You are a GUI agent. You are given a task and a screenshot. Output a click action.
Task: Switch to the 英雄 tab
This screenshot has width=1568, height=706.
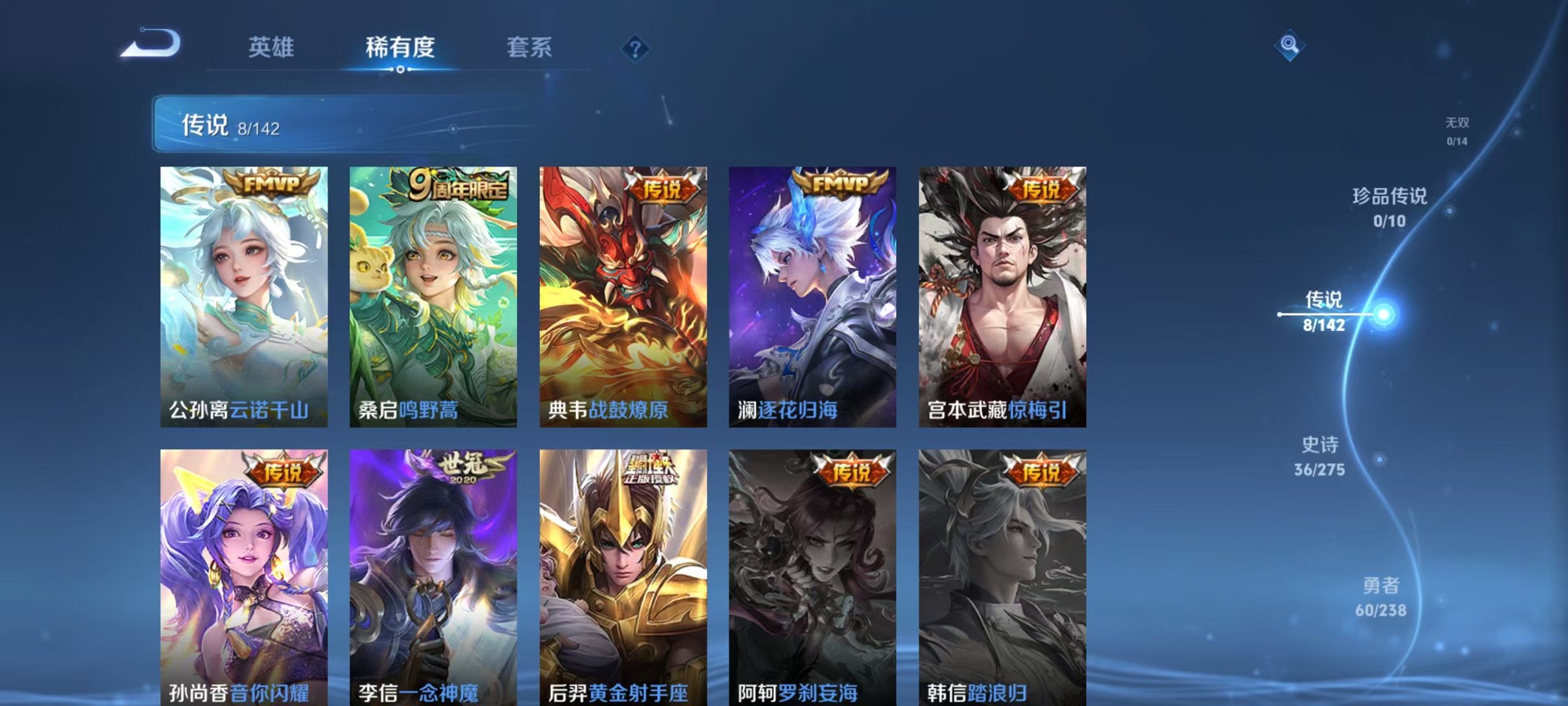(272, 47)
